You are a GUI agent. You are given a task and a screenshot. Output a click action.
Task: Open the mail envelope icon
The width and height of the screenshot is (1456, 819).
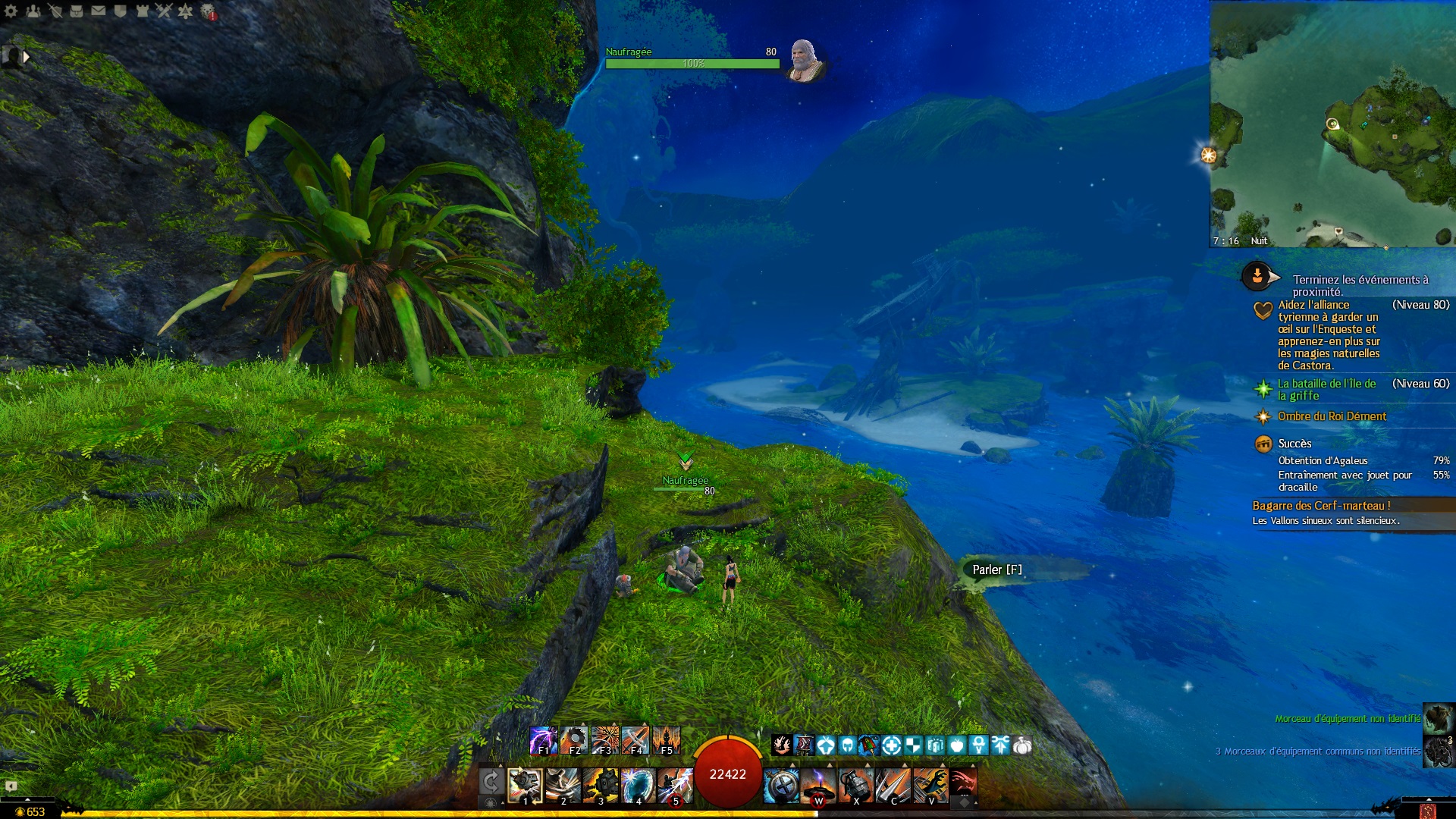pos(99,11)
